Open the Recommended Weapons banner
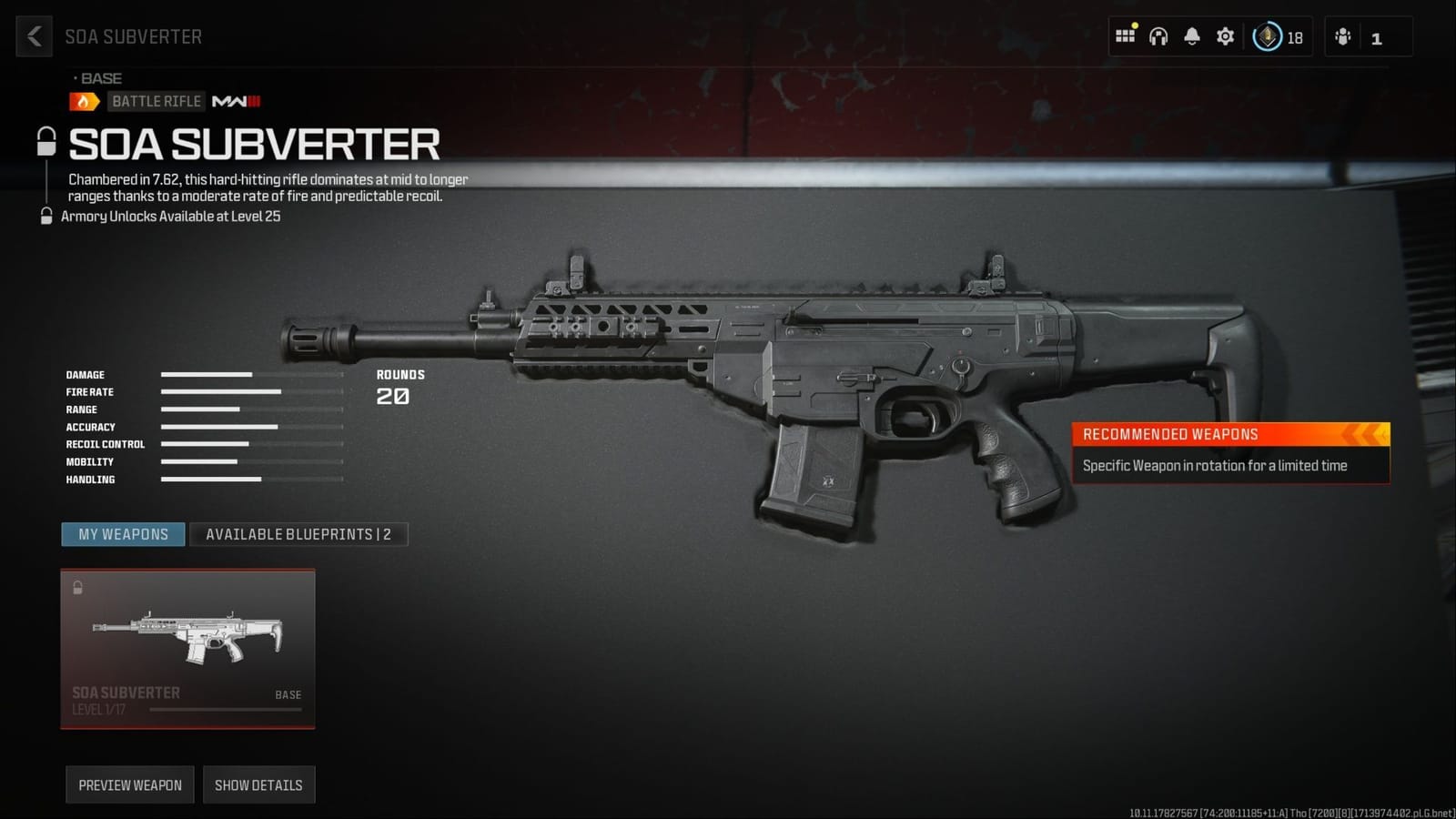Screen dimensions: 1456x819 (x=1230, y=452)
